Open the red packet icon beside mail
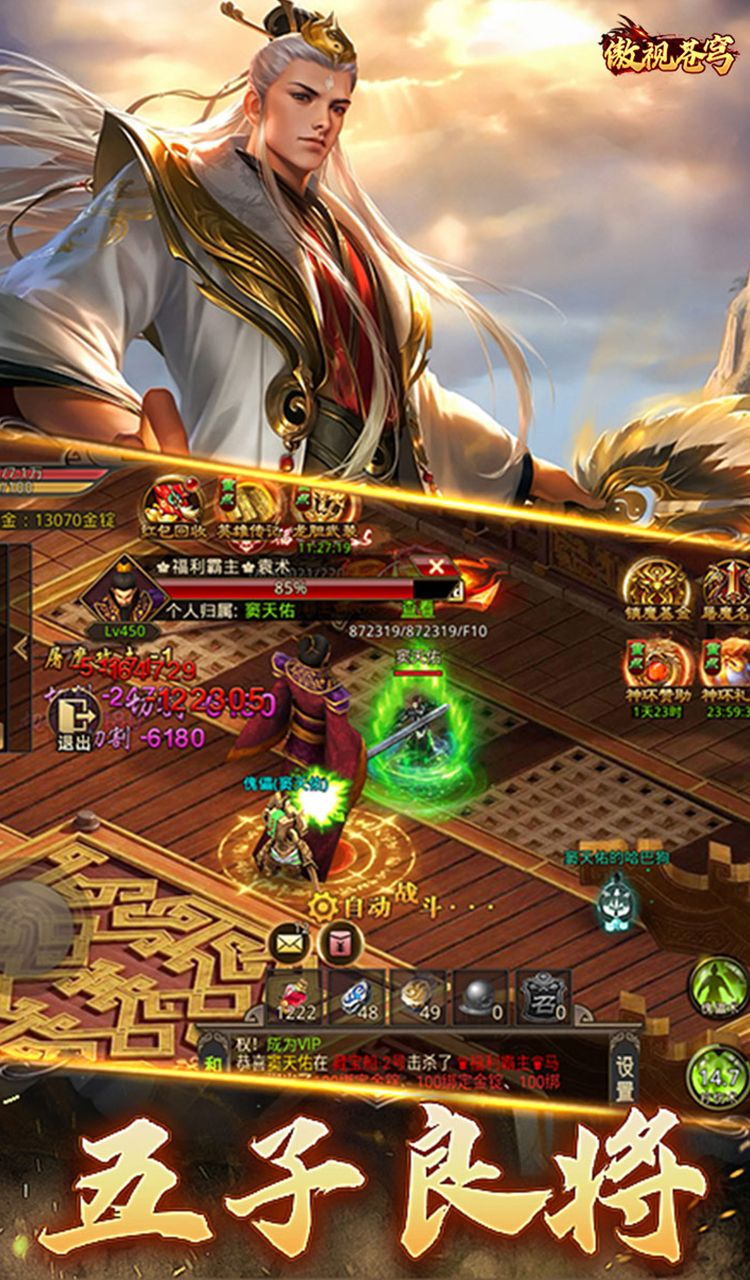The image size is (750, 1280). coord(340,944)
